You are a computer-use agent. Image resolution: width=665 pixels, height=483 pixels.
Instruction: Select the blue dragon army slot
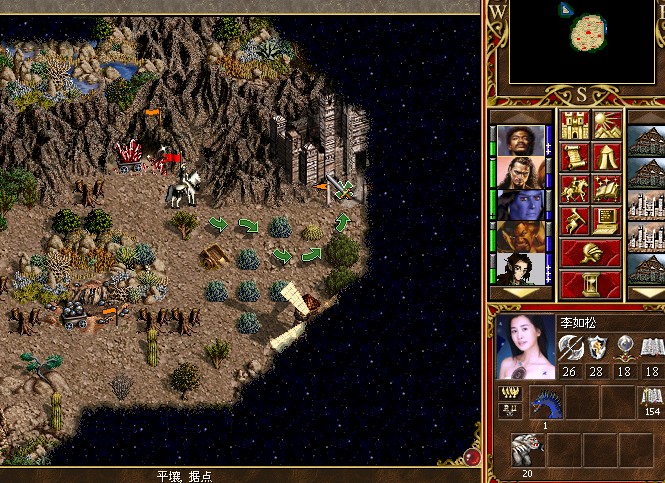pos(545,402)
